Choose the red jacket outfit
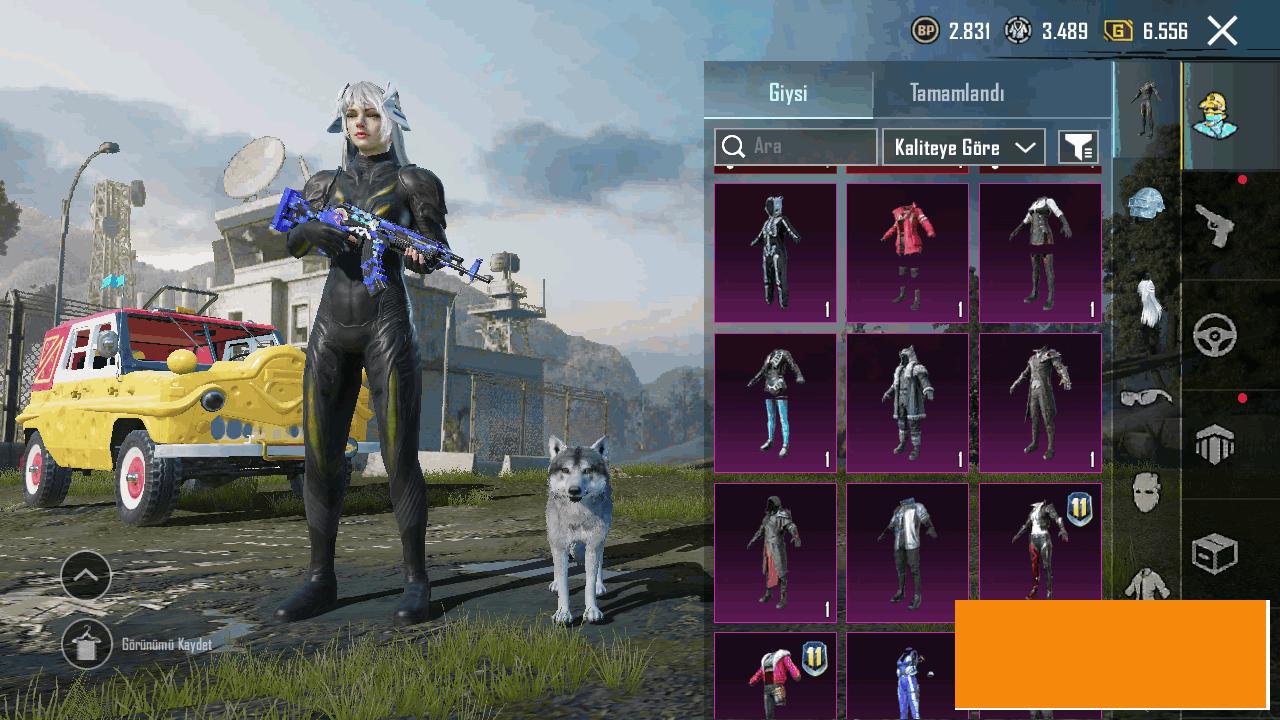 coord(907,252)
